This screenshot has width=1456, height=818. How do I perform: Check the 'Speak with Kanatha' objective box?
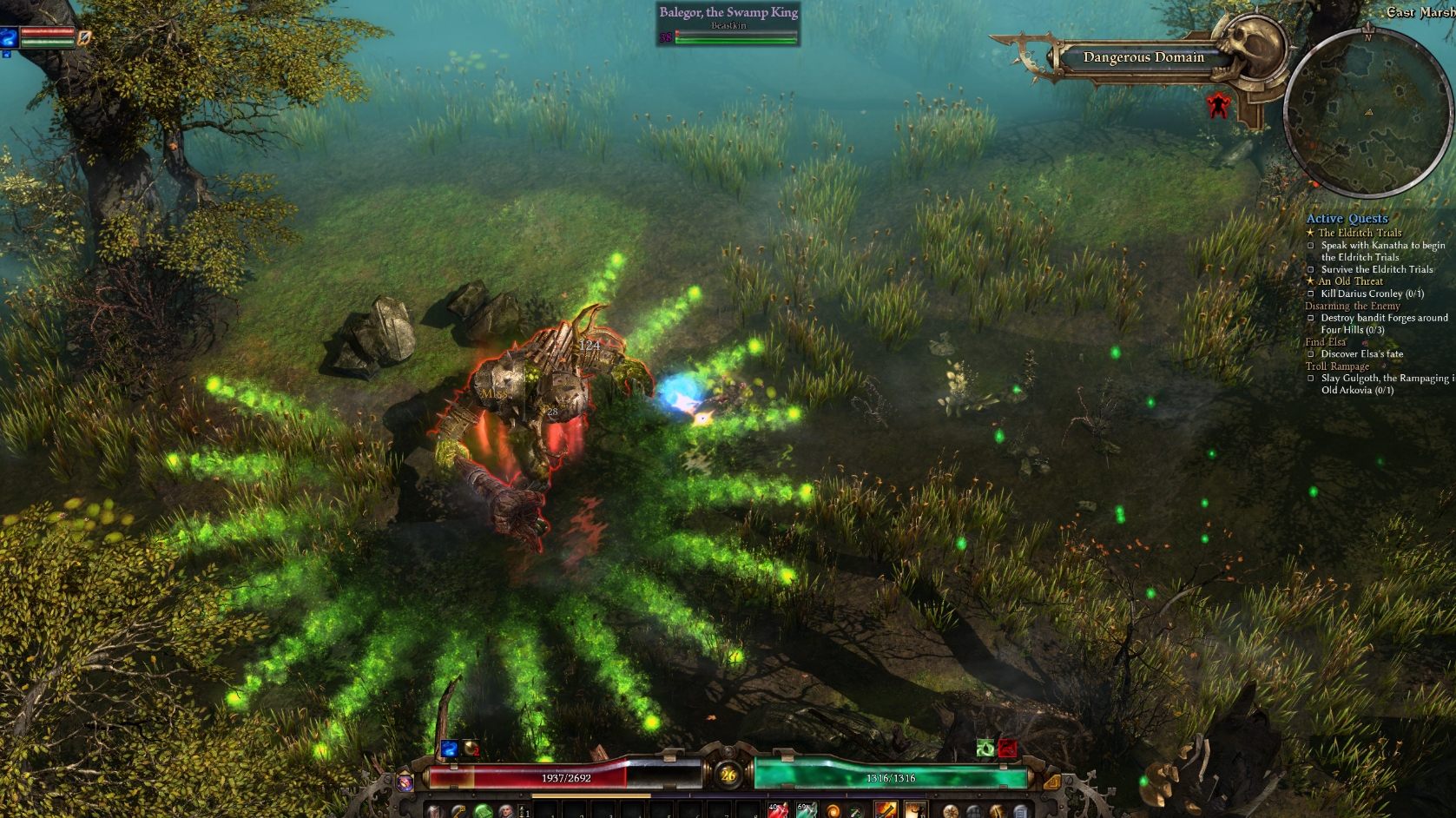click(1311, 246)
